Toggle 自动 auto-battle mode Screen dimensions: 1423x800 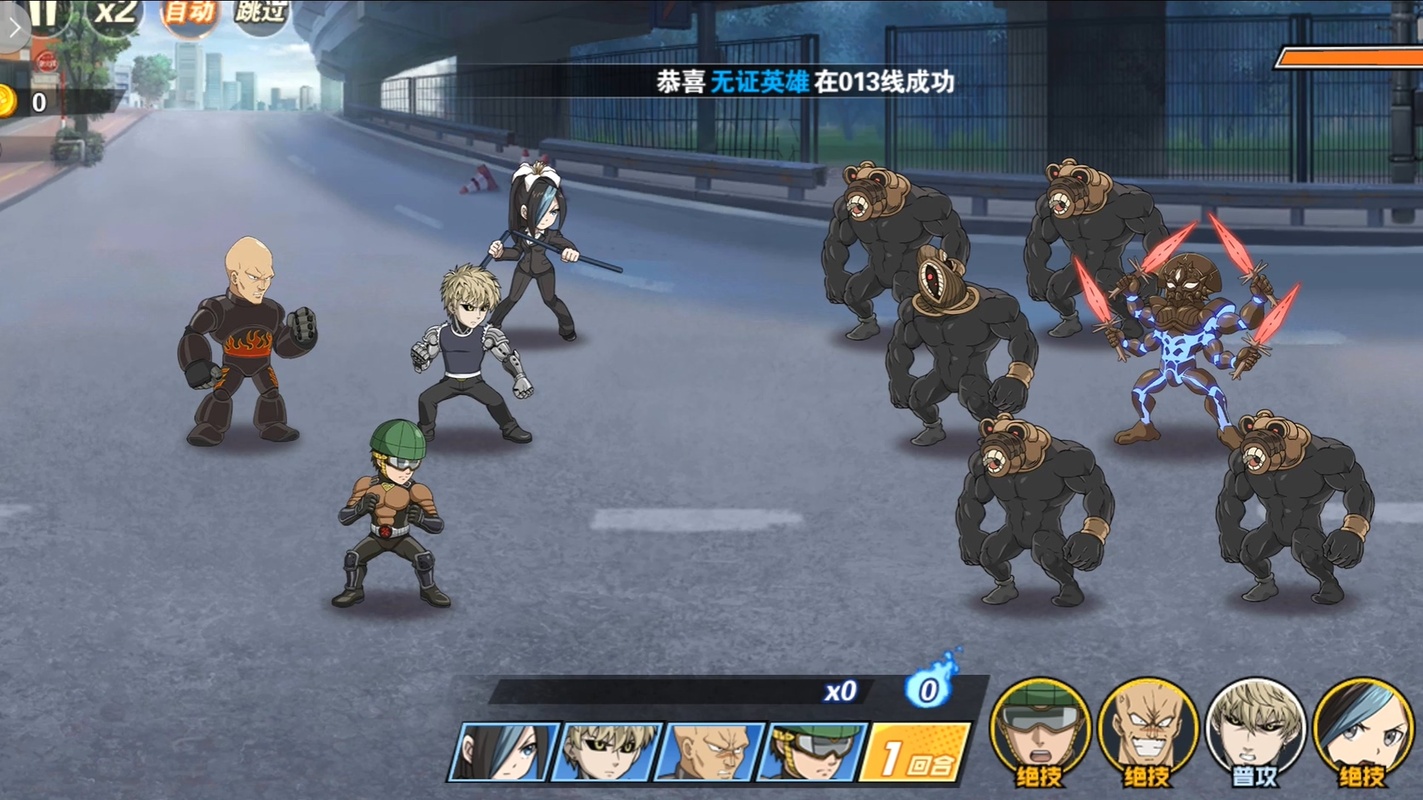point(189,14)
